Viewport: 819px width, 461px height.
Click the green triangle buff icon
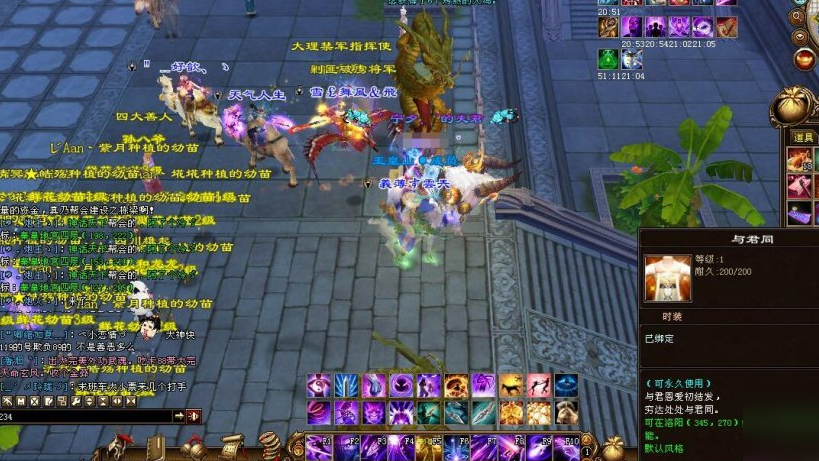[607, 58]
